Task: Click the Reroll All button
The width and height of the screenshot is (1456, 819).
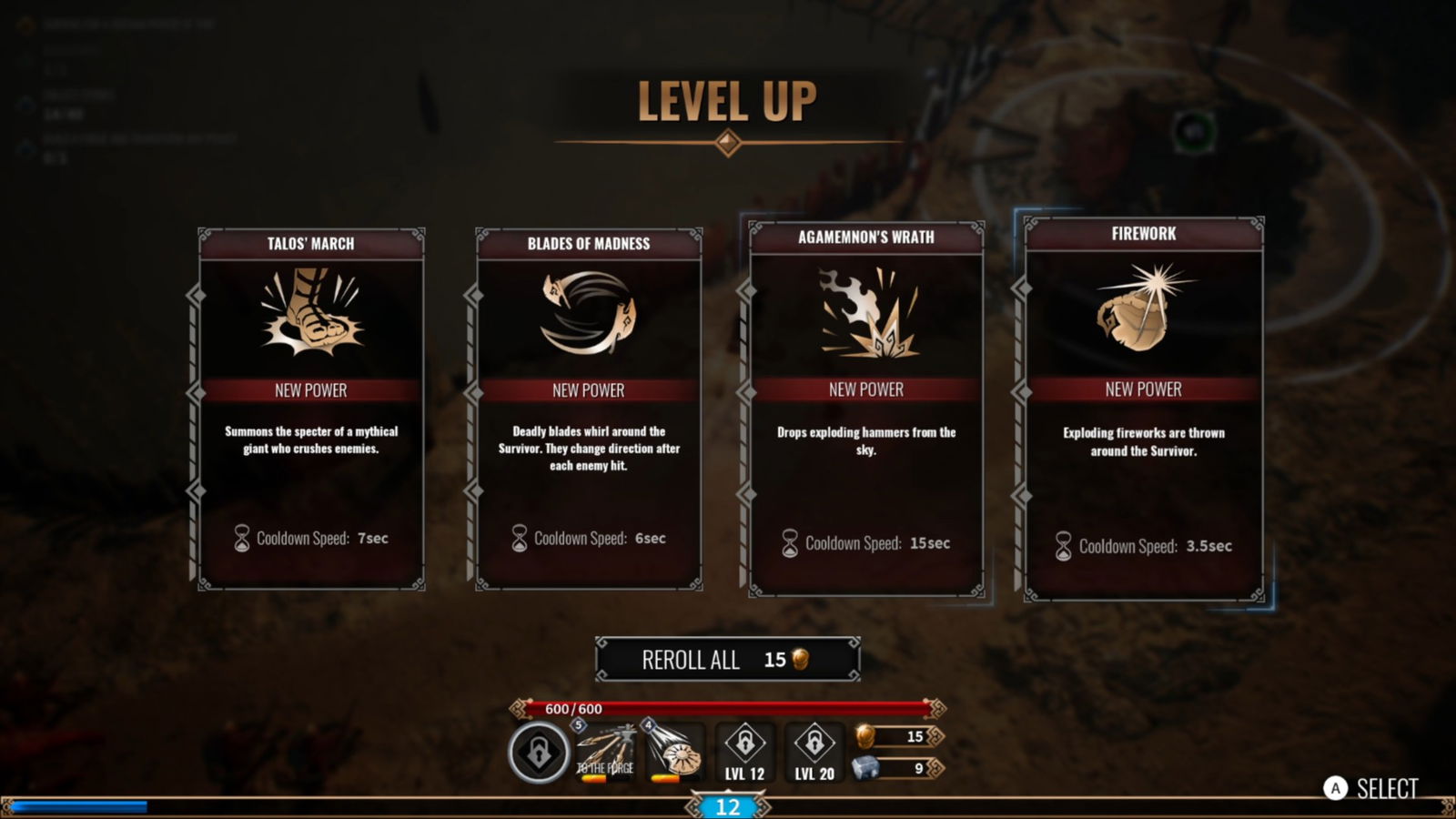Action: (727, 660)
